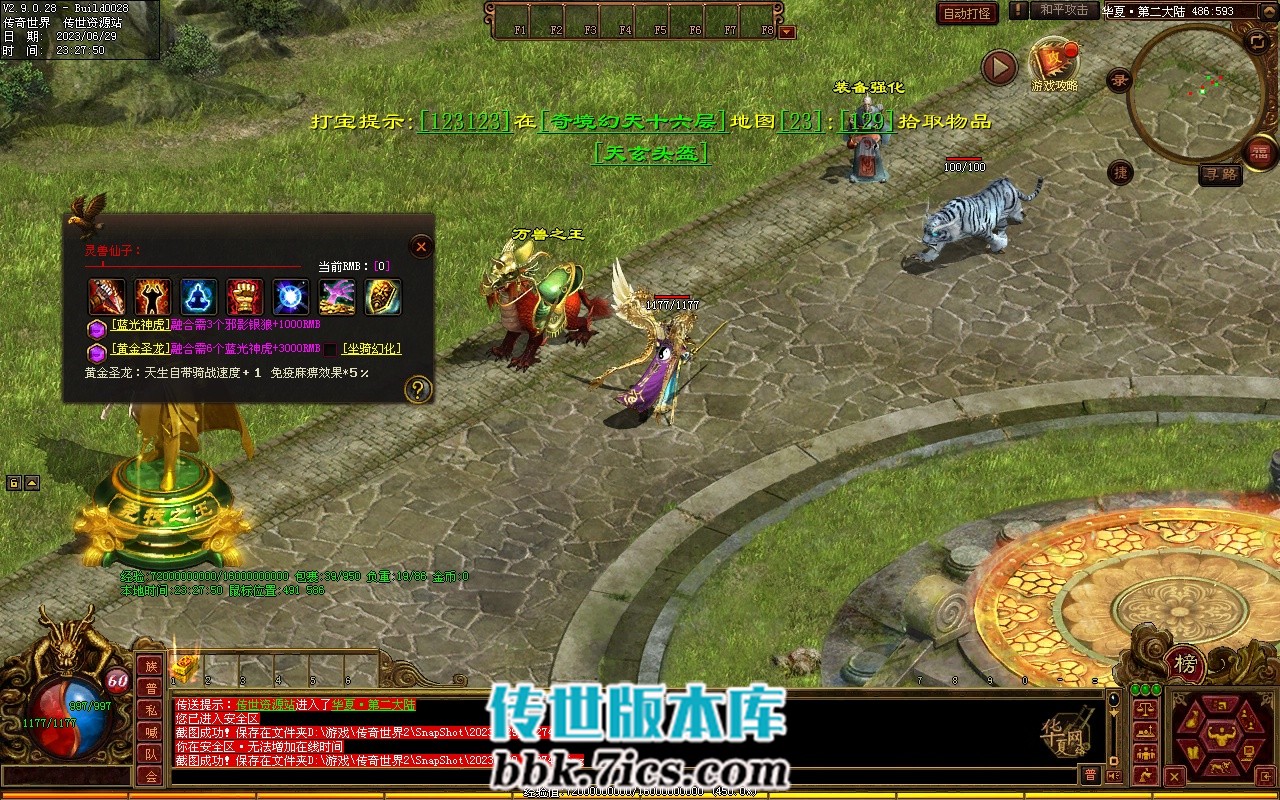
Task: Click the purple hand over gold icon
Action: (x=337, y=297)
